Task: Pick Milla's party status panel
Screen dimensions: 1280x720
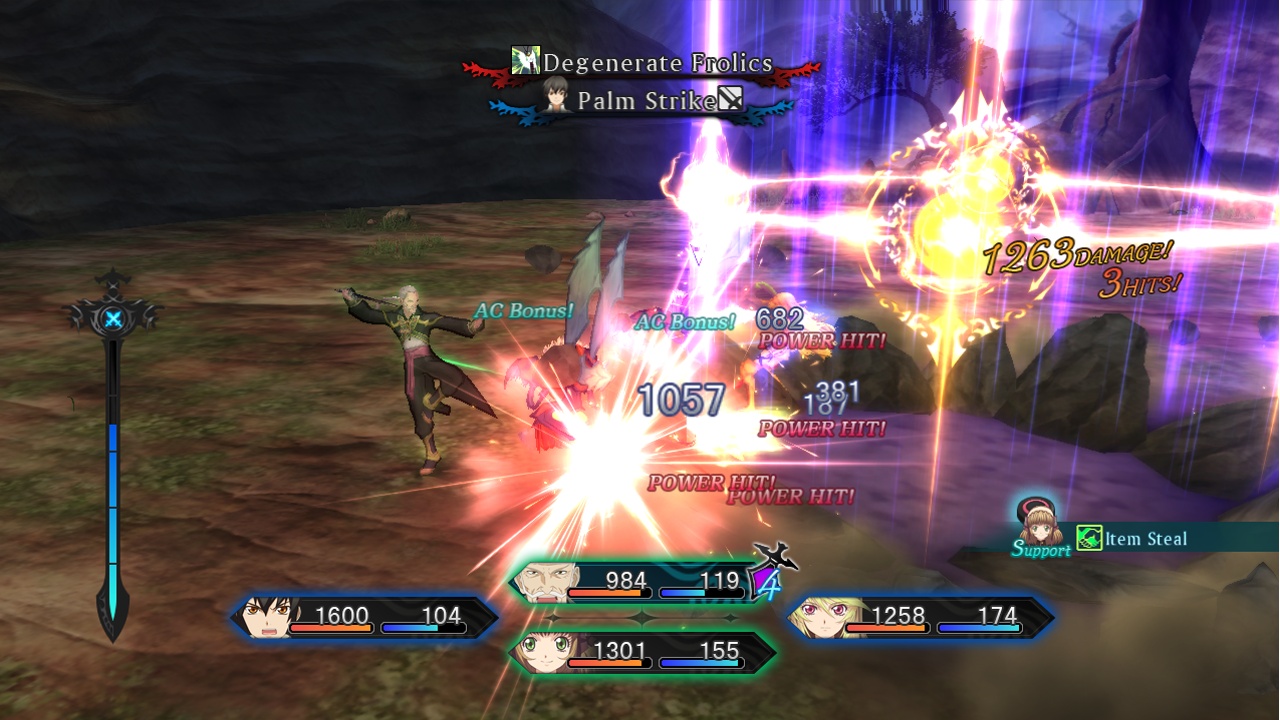Action: point(920,617)
